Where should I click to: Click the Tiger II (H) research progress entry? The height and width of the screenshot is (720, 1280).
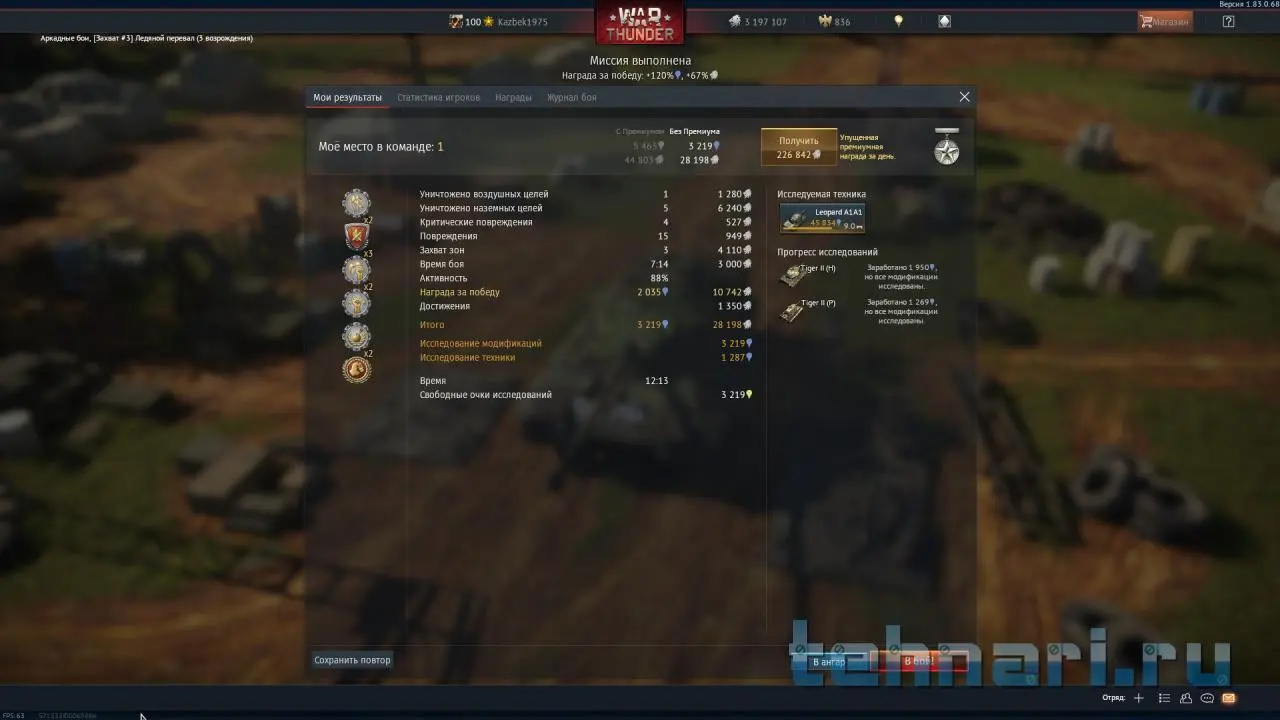(807, 275)
